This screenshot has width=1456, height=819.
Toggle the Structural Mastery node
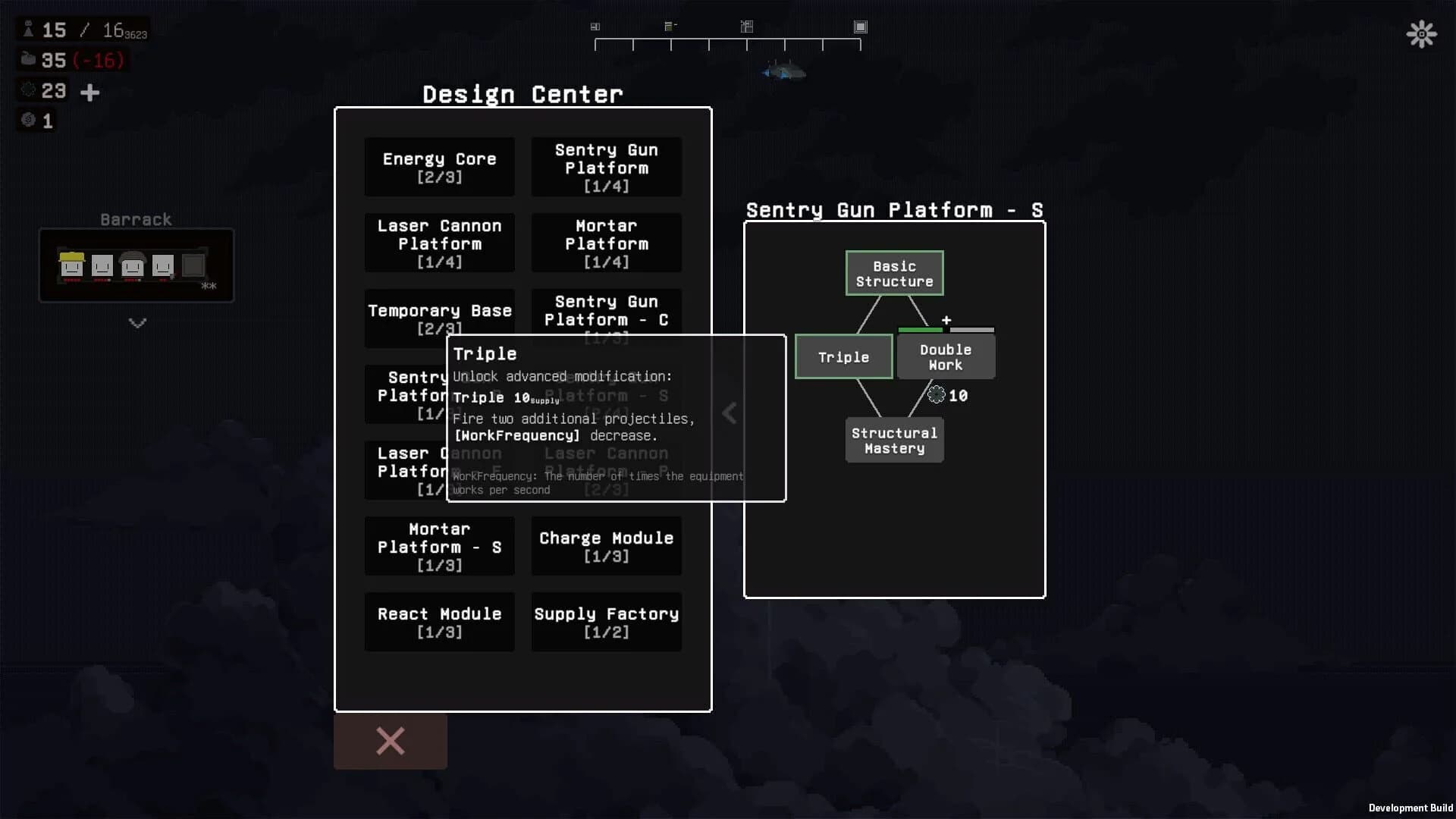pyautogui.click(x=894, y=440)
